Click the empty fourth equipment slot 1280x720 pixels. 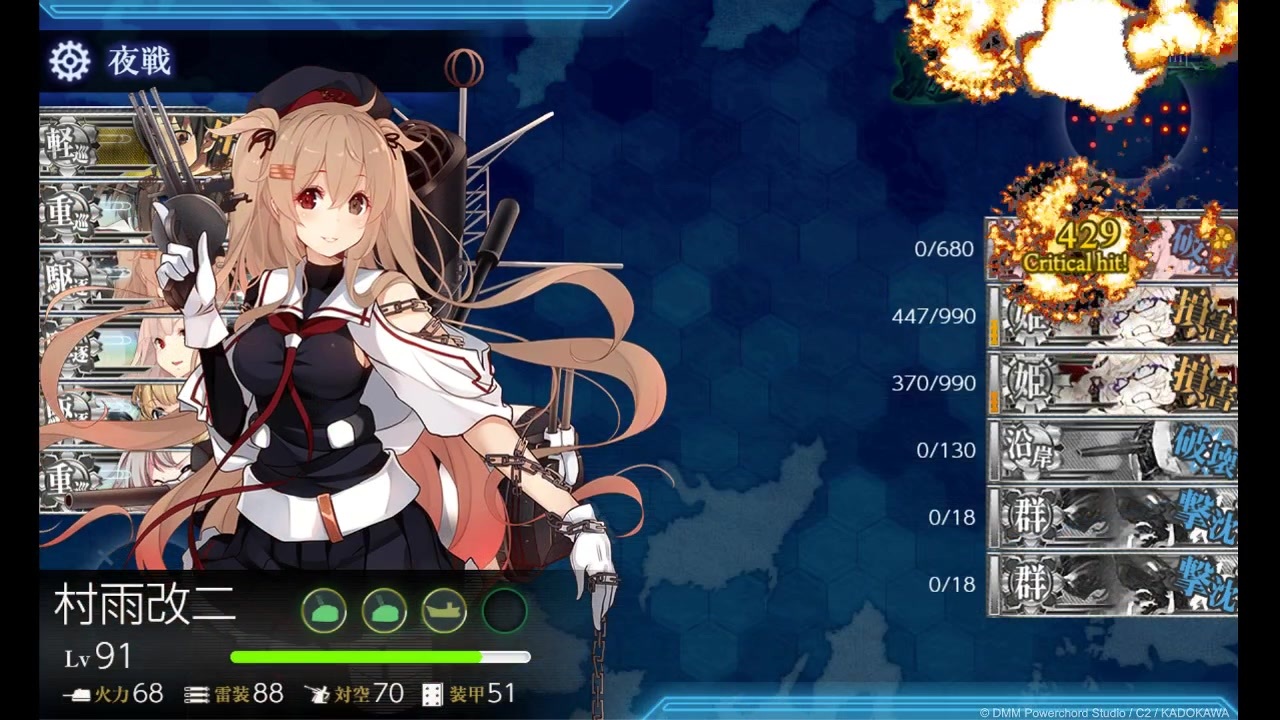coord(504,608)
